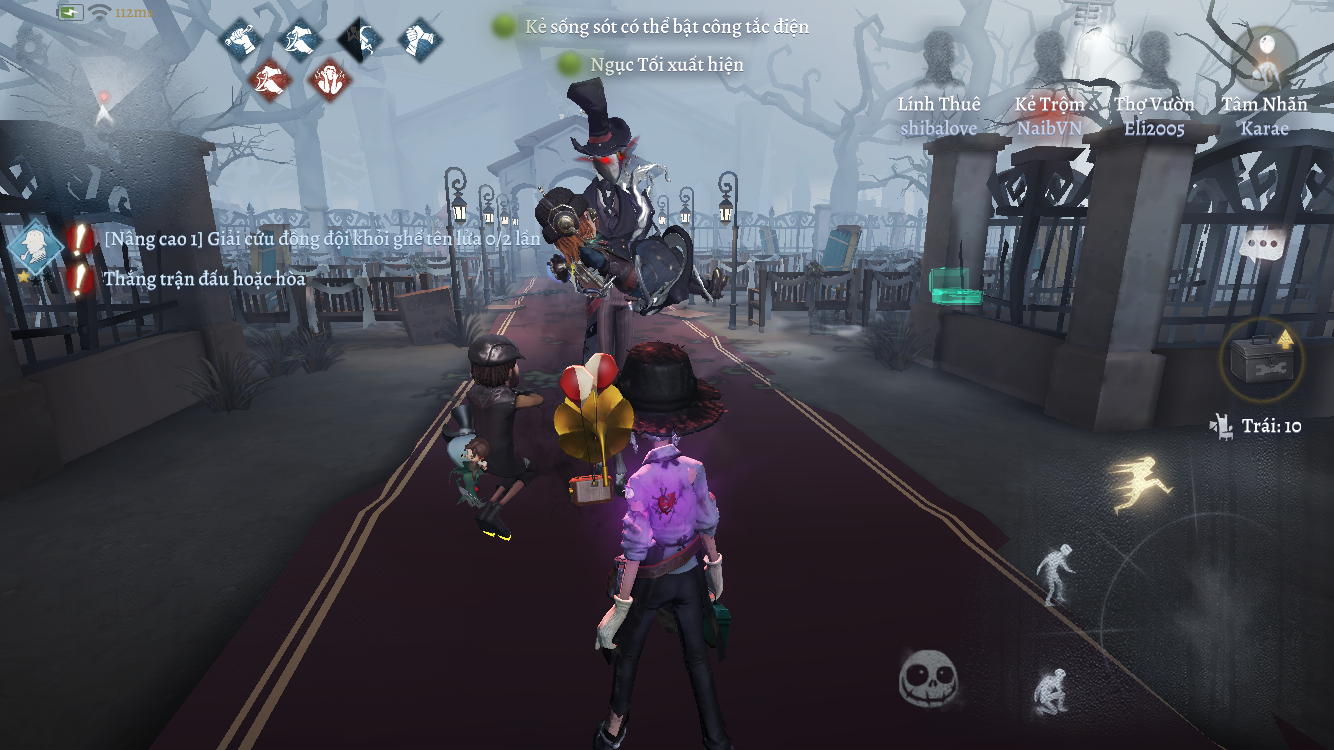Tap the red hand-and-blade talent icon
Screen dimensions: 1334x750
click(270, 79)
